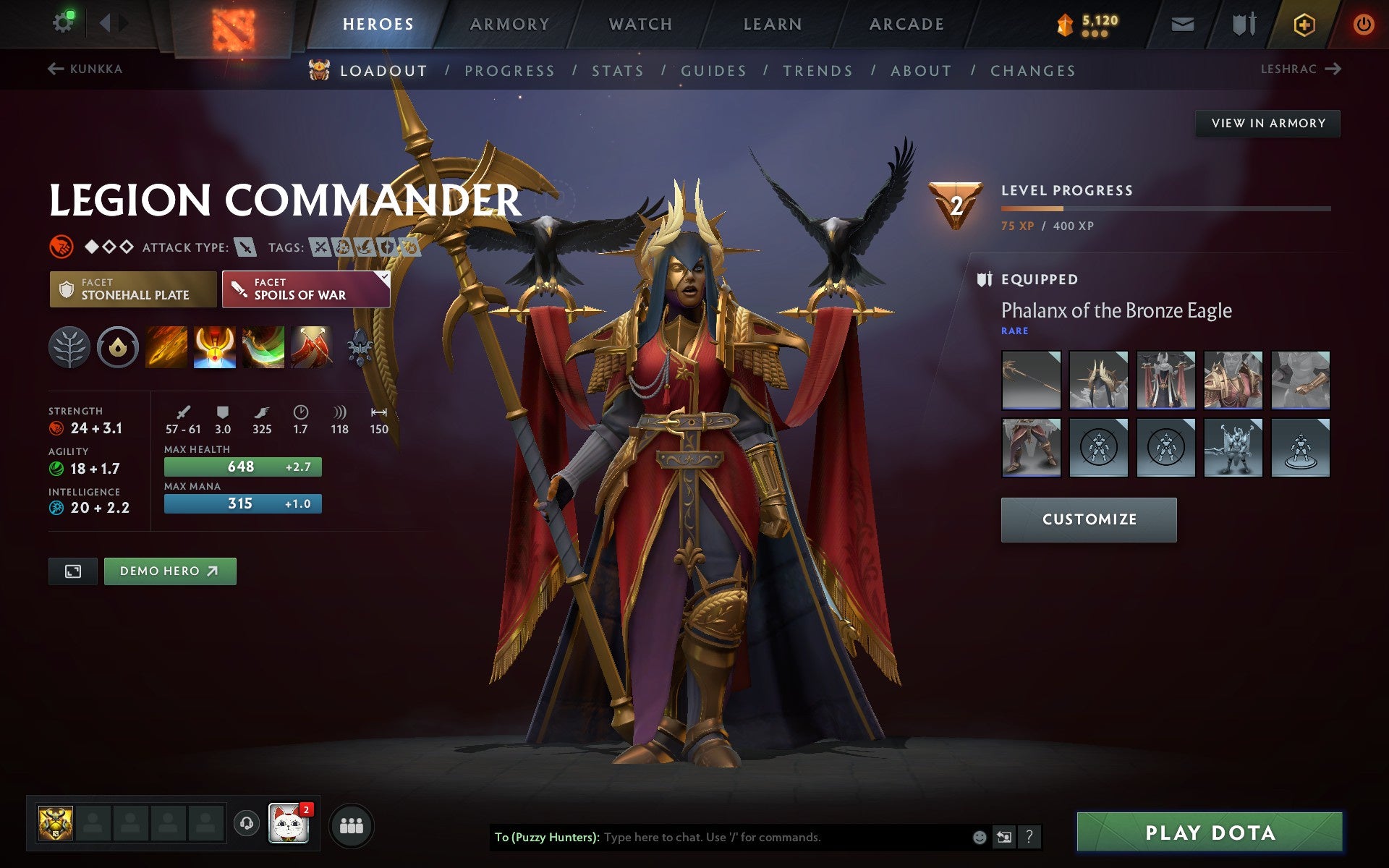Select the Stonehall Plate facet
Screen dimensions: 1389x868
133,289
